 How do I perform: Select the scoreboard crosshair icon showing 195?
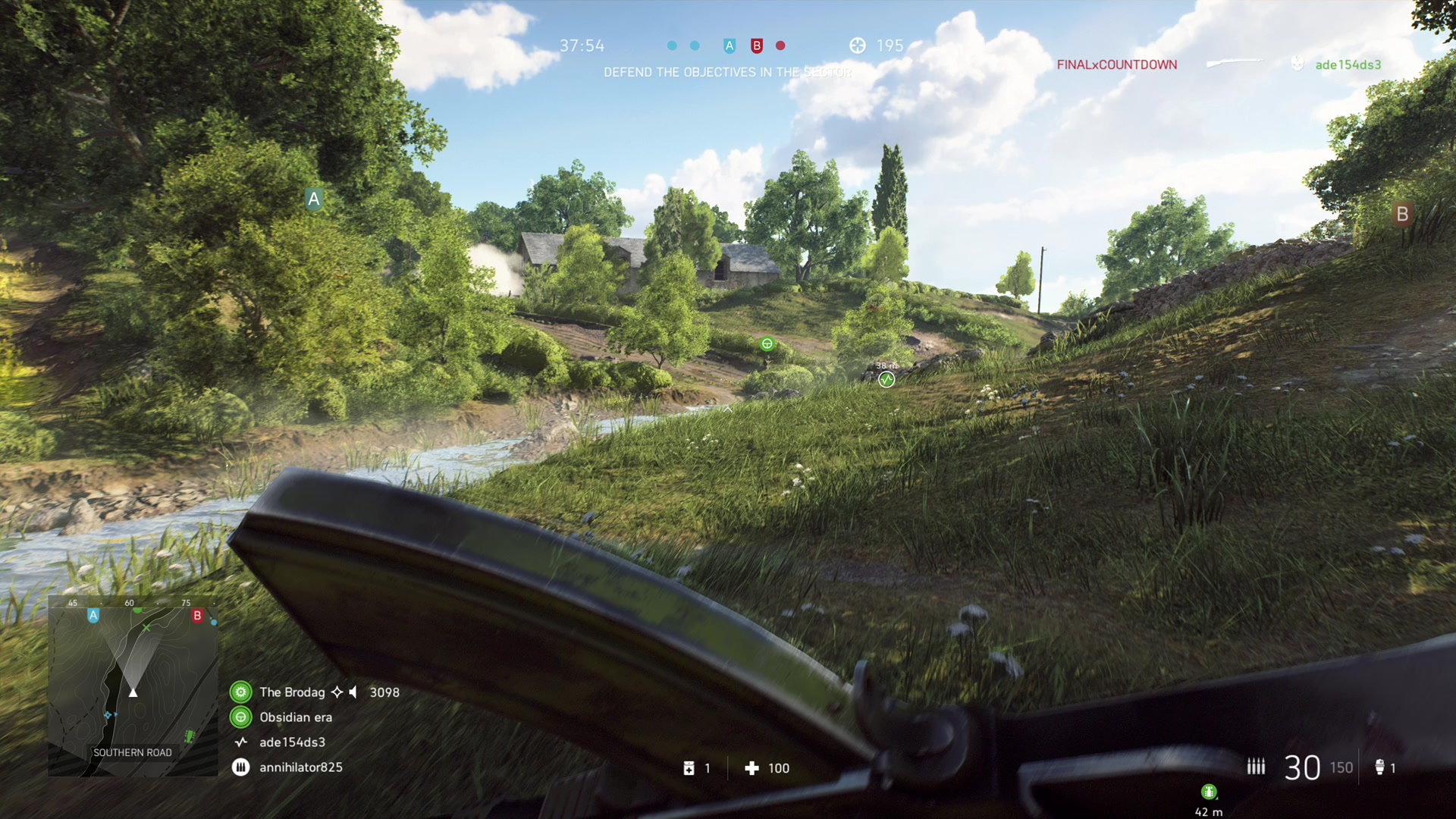(x=858, y=45)
